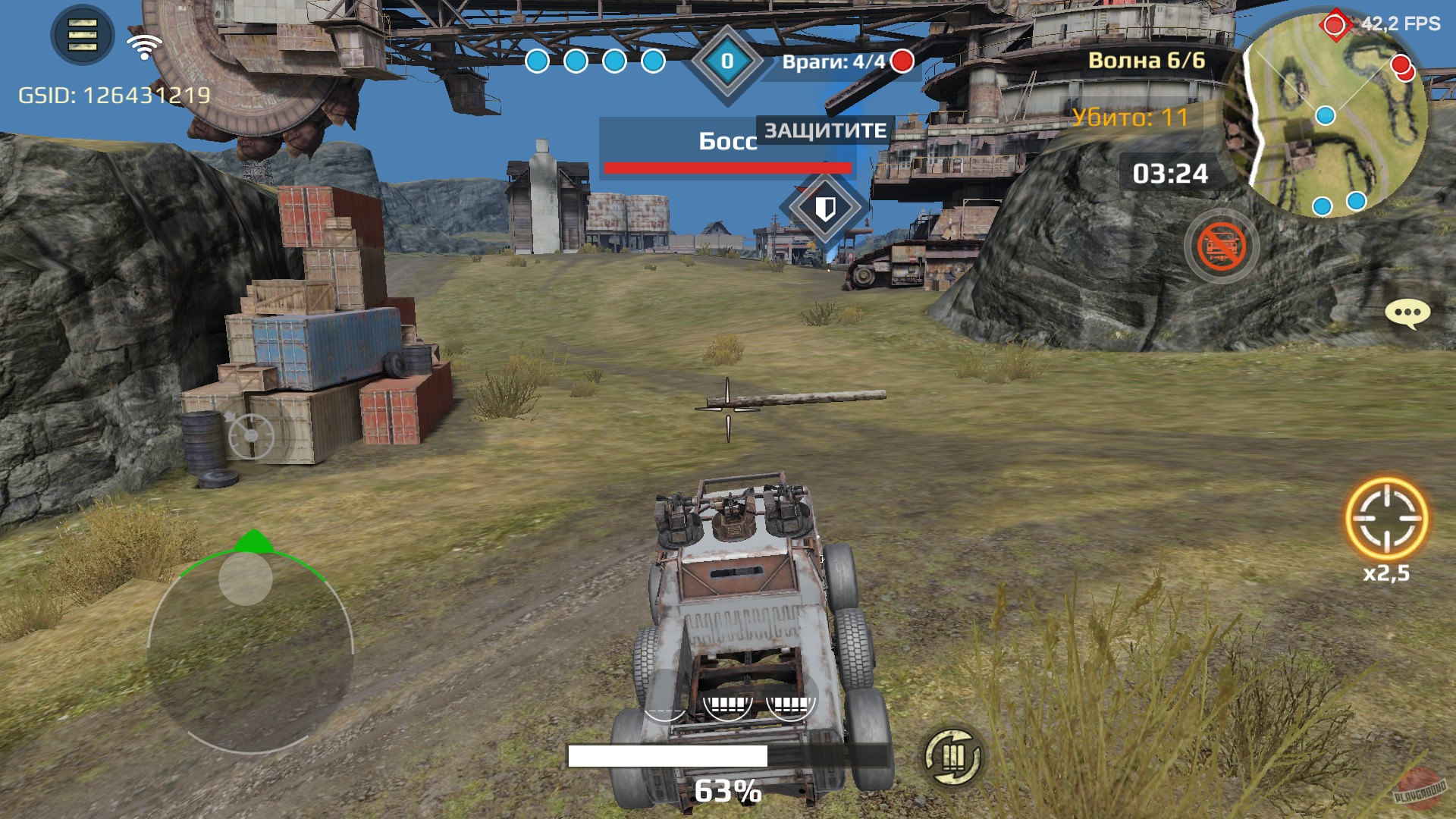This screenshot has width=1456, height=819.
Task: Click the Wi-Fi connection status icon
Action: pyautogui.click(x=144, y=43)
